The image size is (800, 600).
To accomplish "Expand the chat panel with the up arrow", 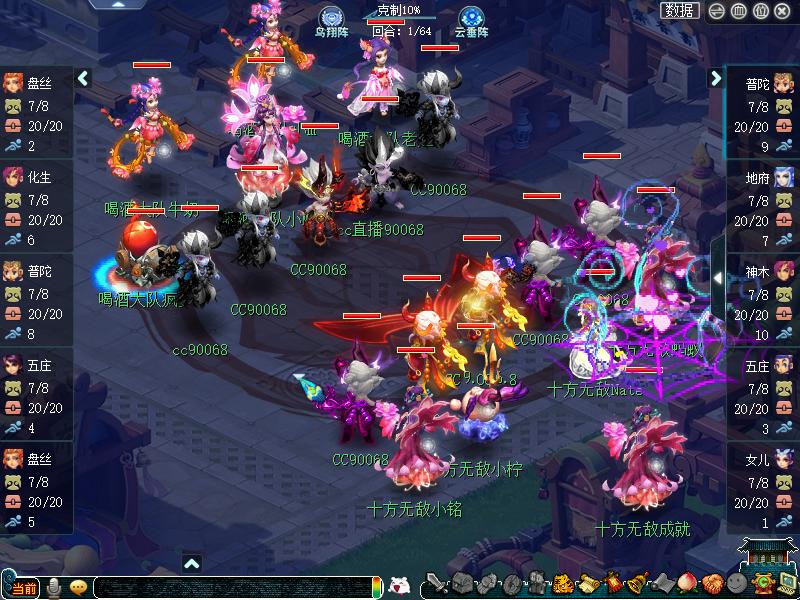I will tap(192, 563).
